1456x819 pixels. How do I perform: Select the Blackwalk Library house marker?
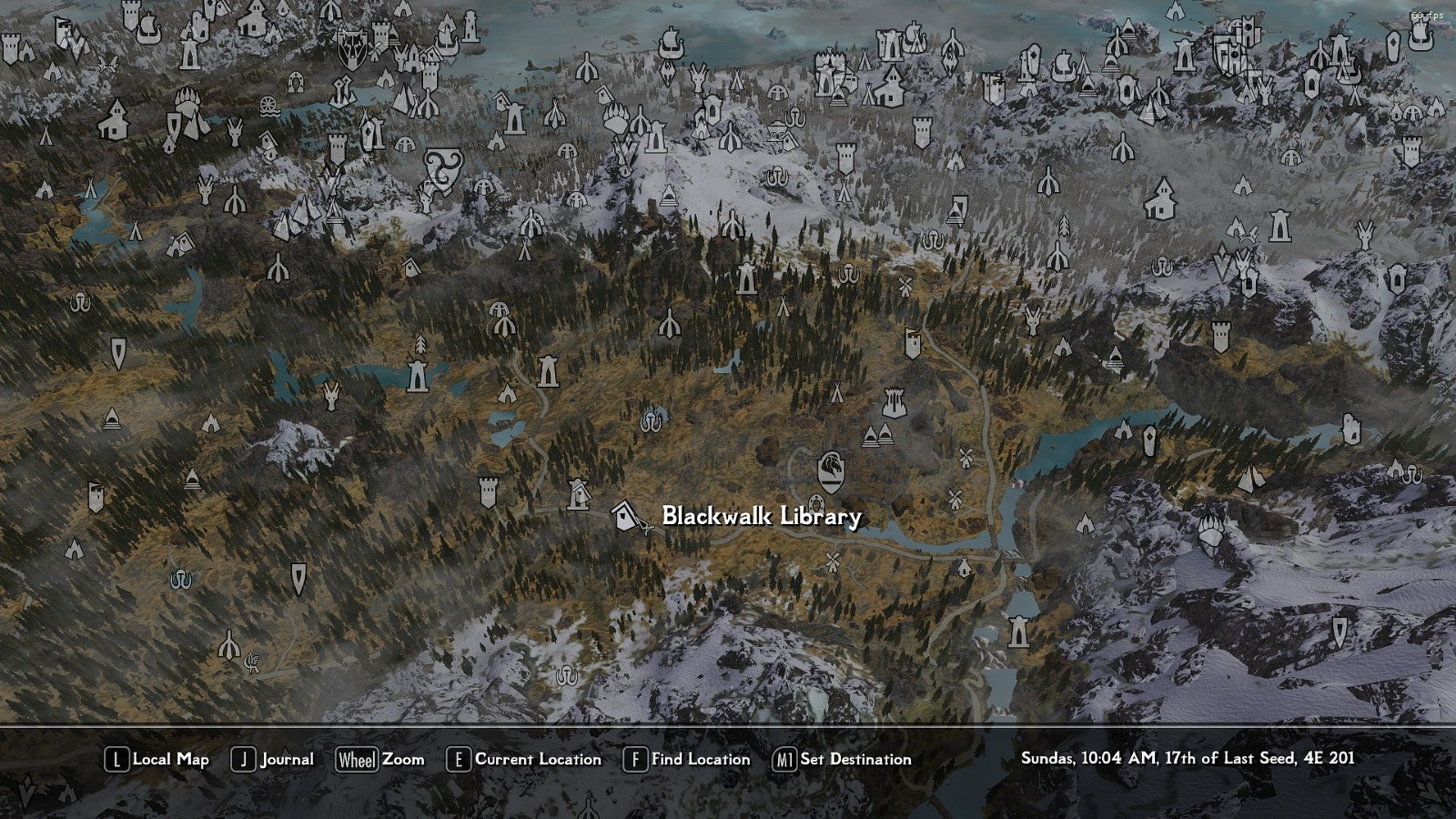click(x=626, y=516)
